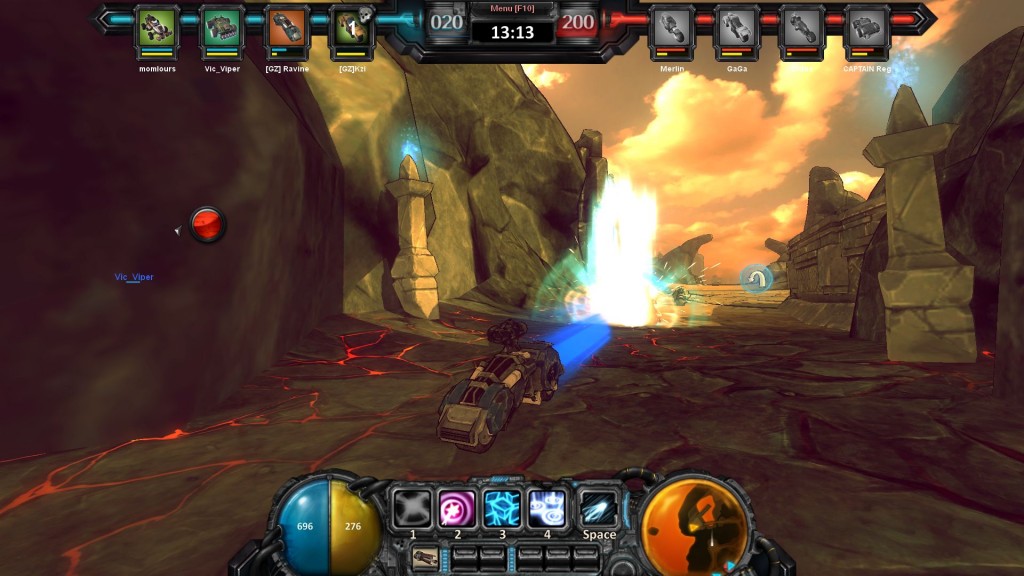This screenshot has height=576, width=1024.
Task: Choose the [GZ] Ravine teammate portrait
Action: 287,27
